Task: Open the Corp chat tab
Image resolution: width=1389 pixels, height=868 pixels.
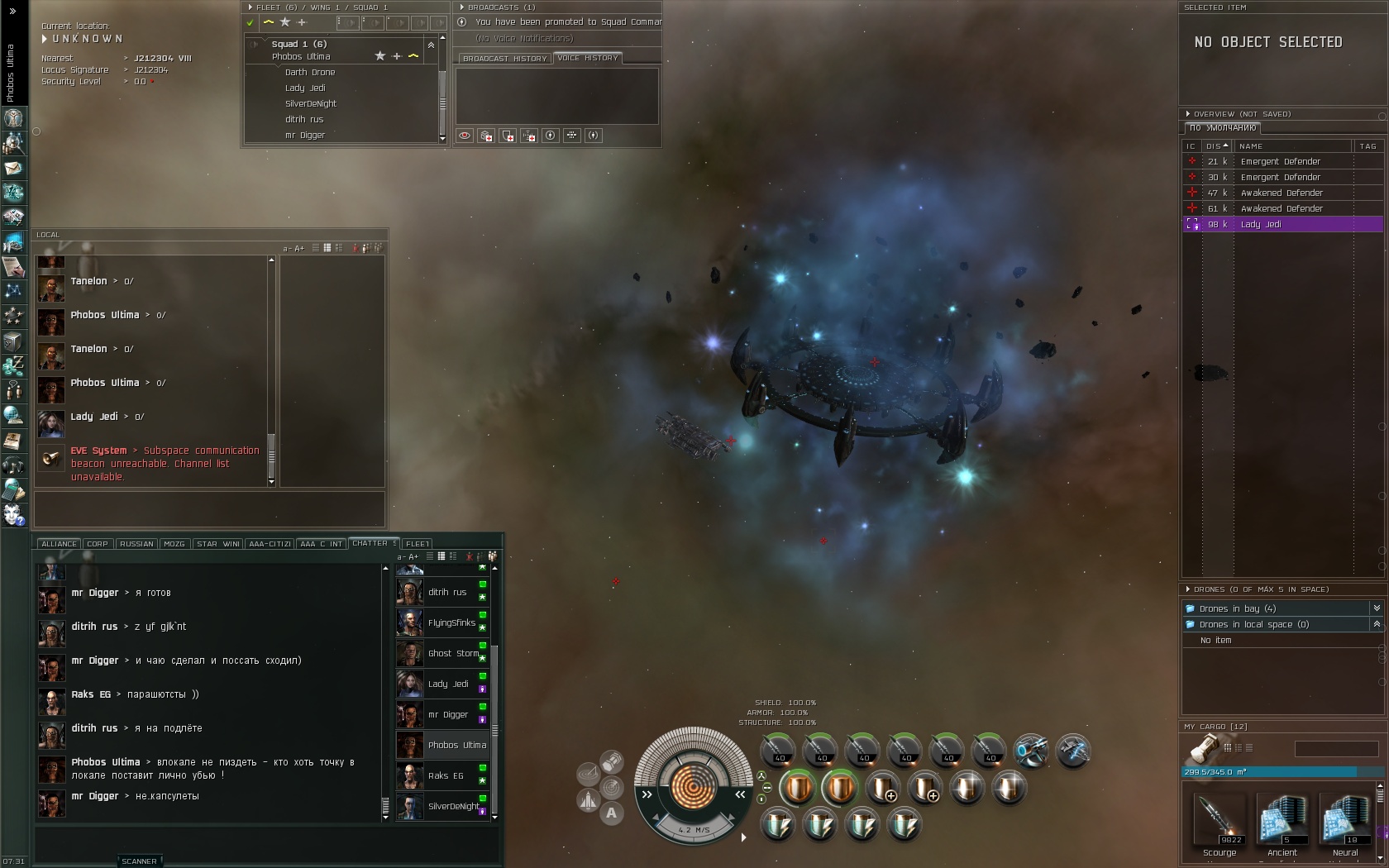Action: click(98, 544)
